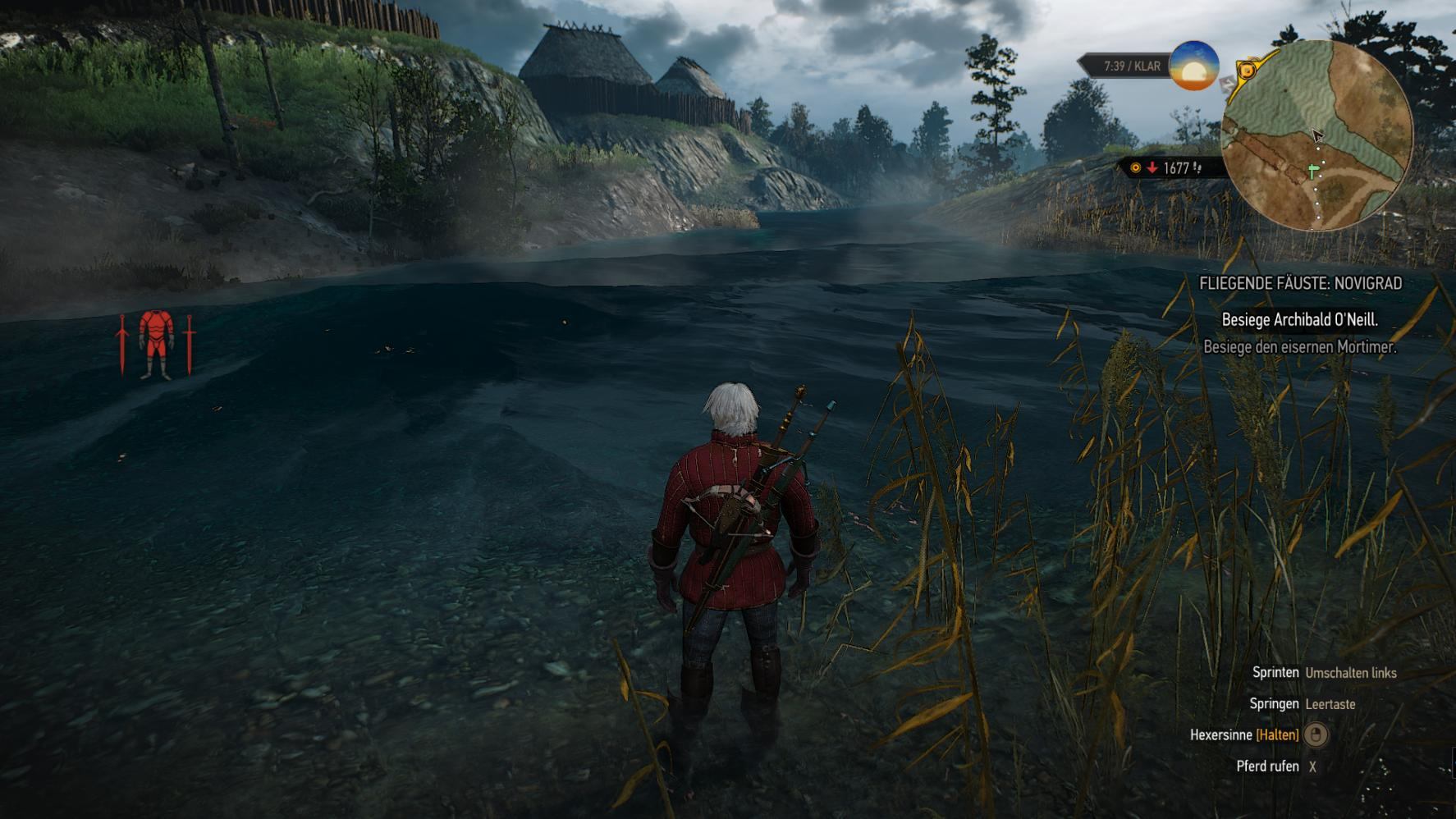Click the yellow quest marker on minimap edge

pos(1247,71)
